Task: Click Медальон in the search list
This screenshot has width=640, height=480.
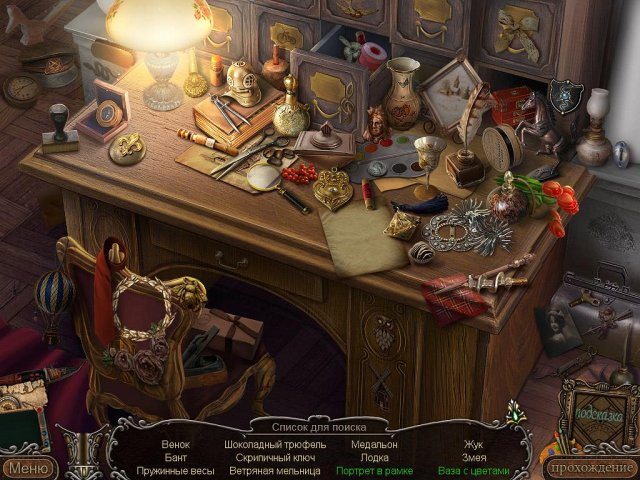Action: [x=375, y=443]
